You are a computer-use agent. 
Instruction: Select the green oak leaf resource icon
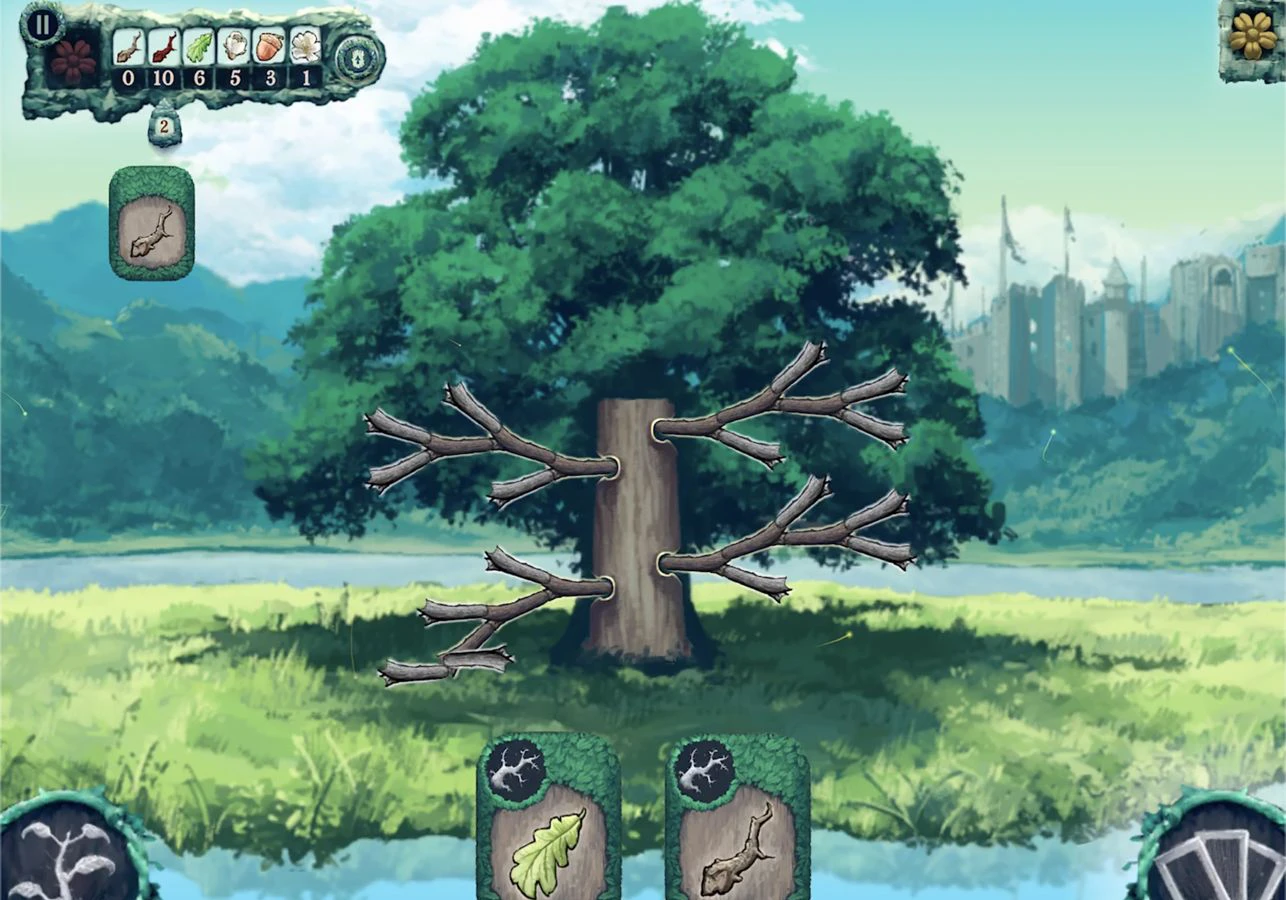(x=200, y=47)
